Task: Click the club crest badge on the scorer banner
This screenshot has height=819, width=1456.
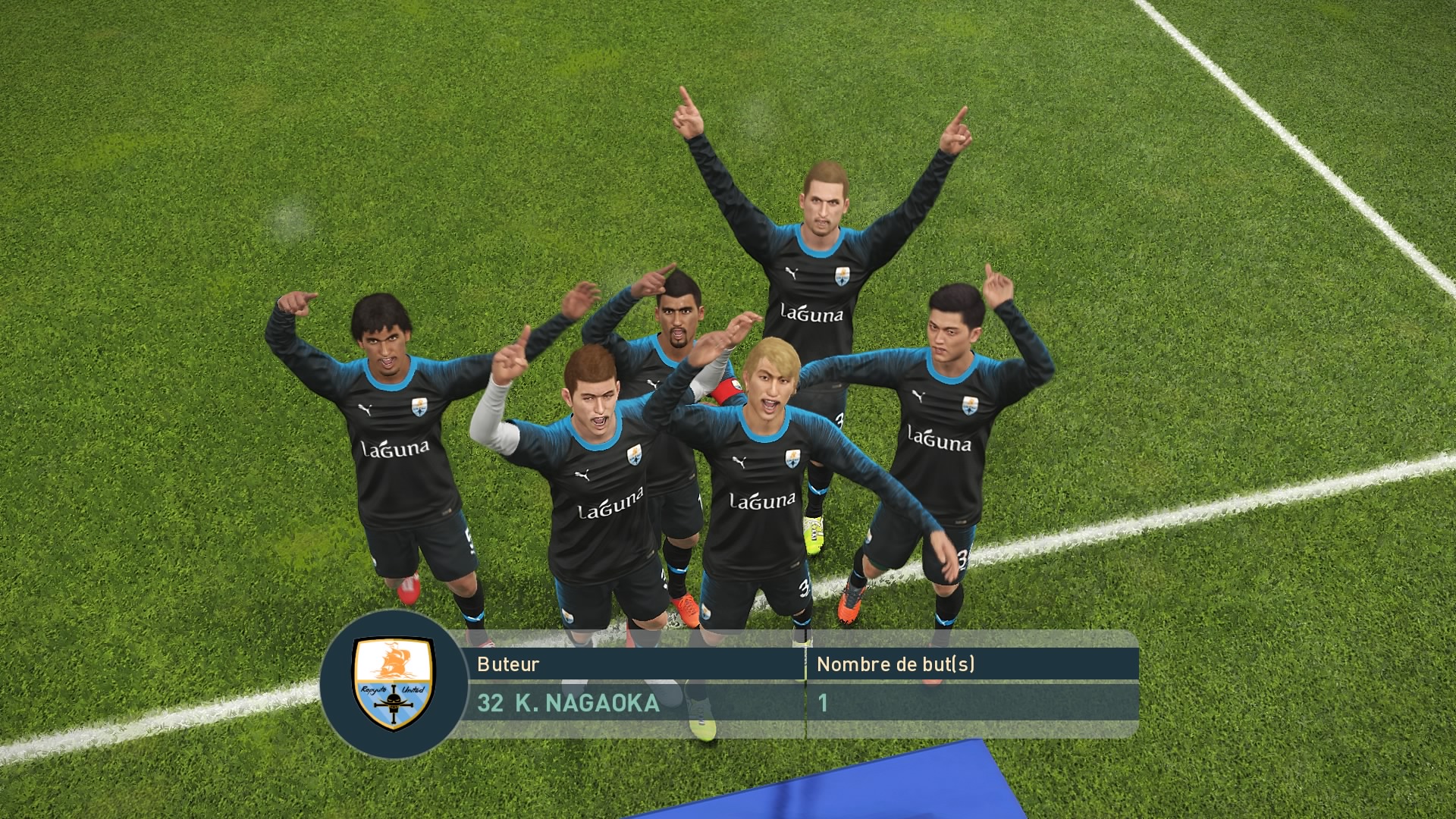Action: [x=394, y=684]
